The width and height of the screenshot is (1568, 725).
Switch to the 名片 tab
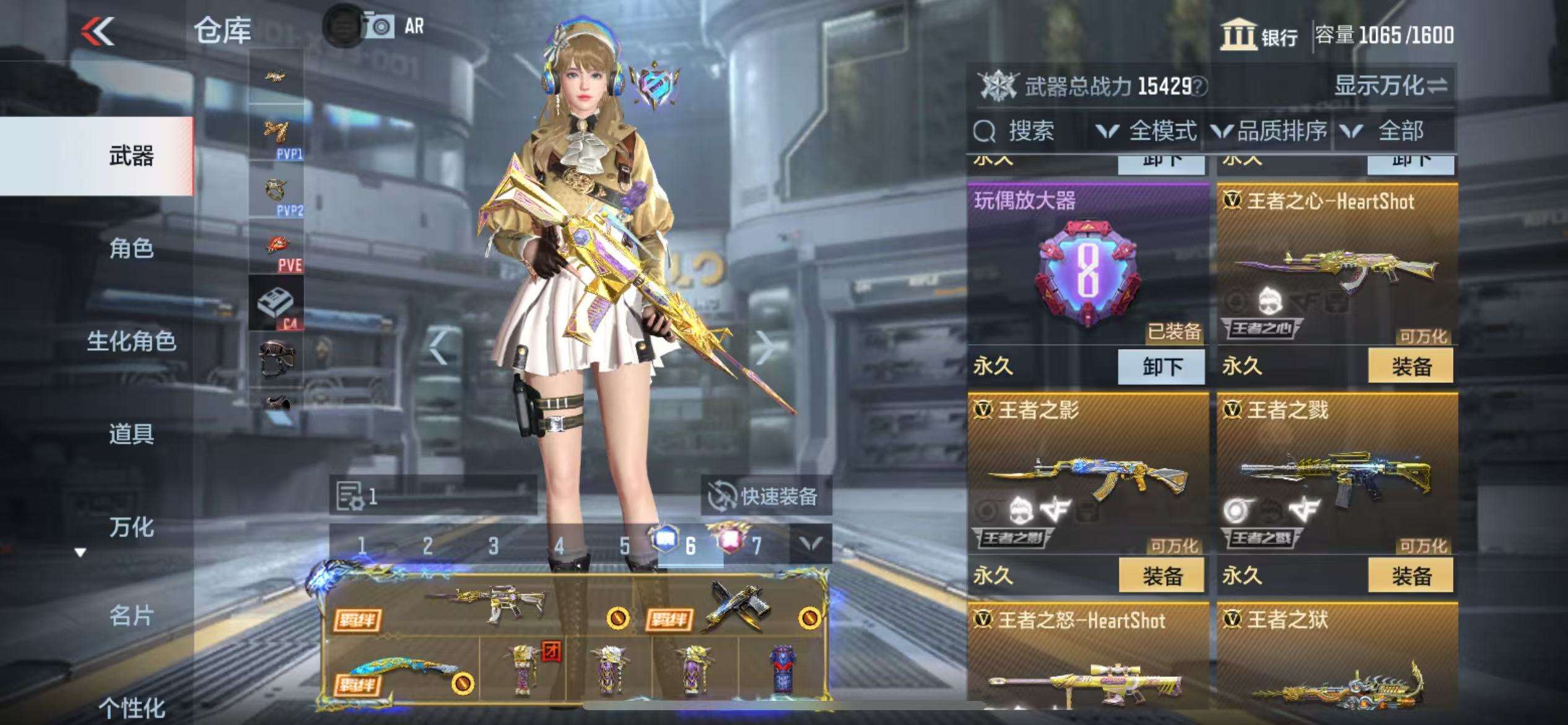click(131, 616)
